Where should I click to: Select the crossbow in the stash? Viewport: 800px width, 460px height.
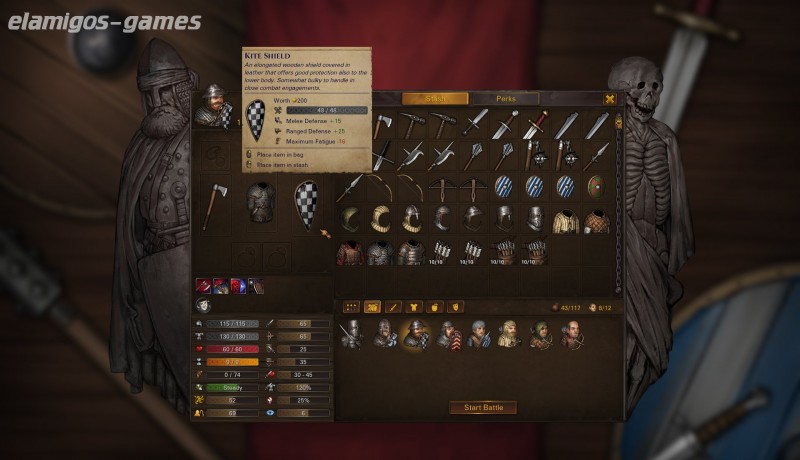pyautogui.click(x=443, y=187)
